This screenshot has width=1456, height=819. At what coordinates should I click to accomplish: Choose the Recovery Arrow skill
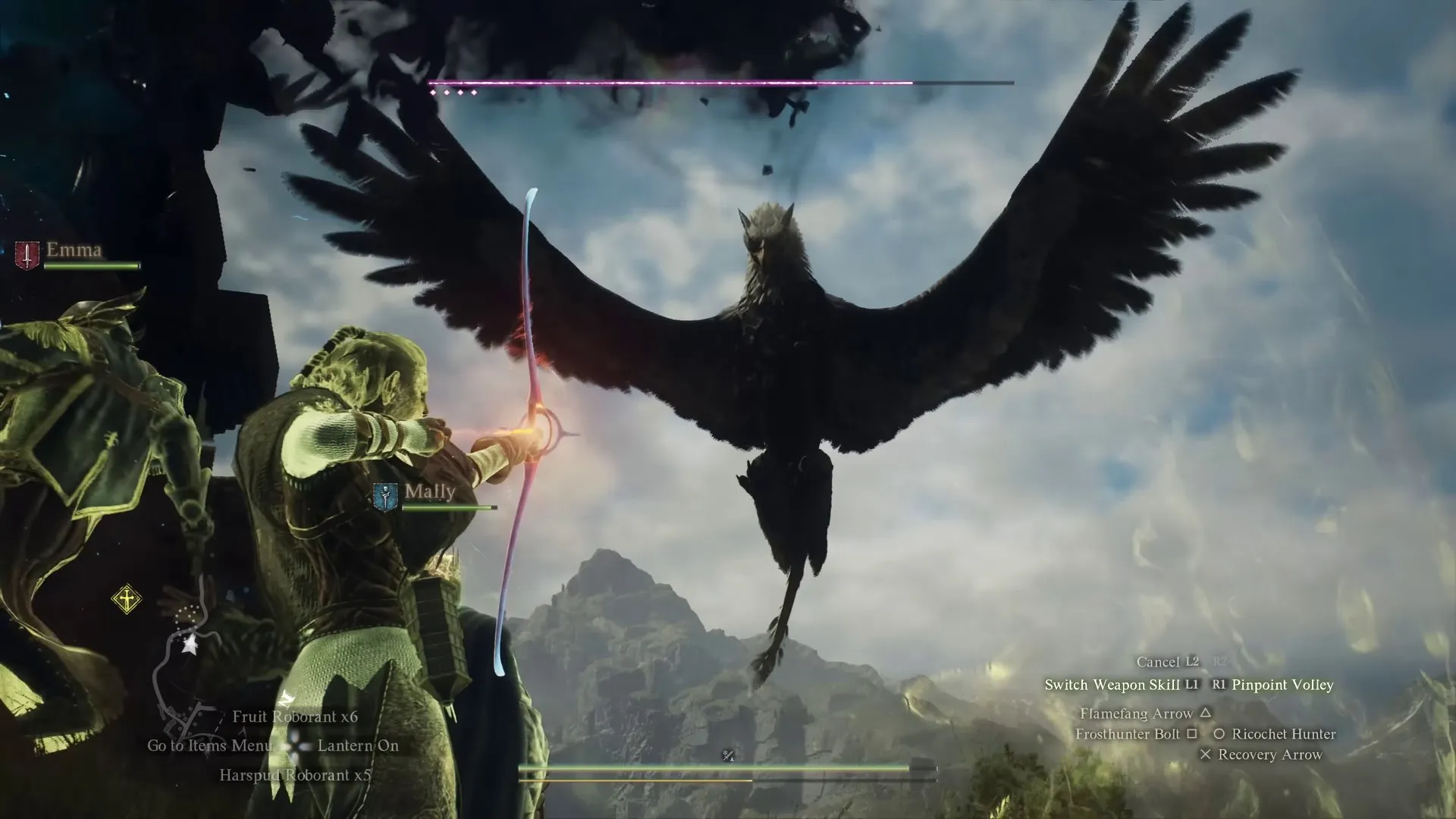[x=1269, y=755]
